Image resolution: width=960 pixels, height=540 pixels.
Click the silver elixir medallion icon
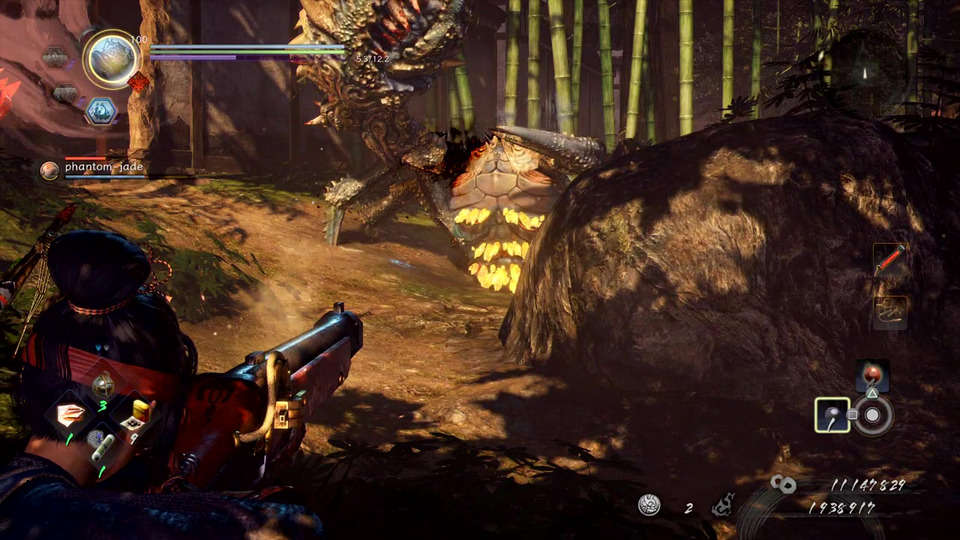pos(649,506)
